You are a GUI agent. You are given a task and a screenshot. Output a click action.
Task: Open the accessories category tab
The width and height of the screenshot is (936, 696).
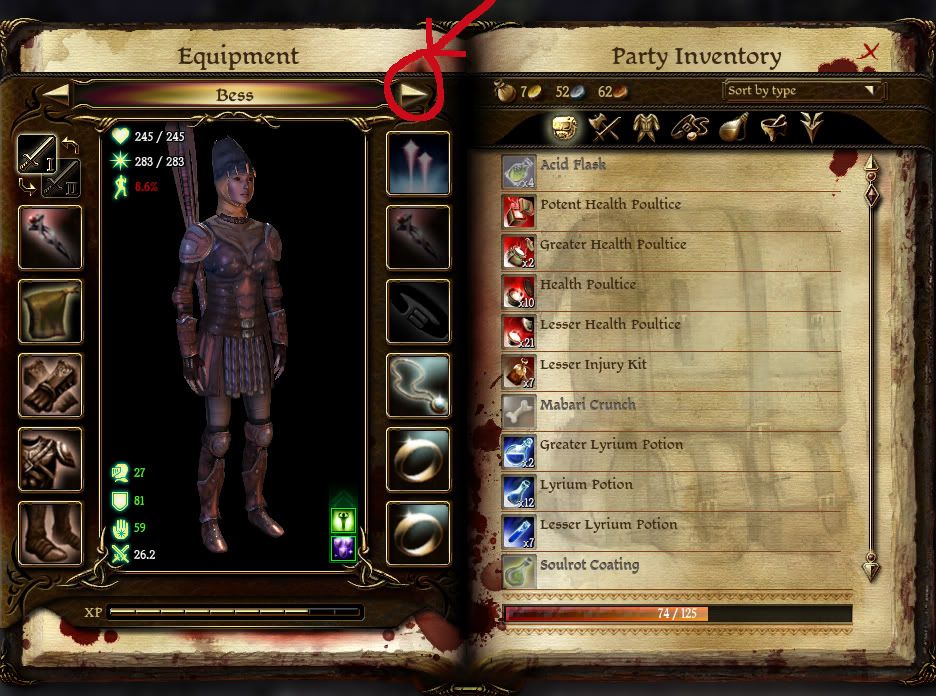click(690, 127)
